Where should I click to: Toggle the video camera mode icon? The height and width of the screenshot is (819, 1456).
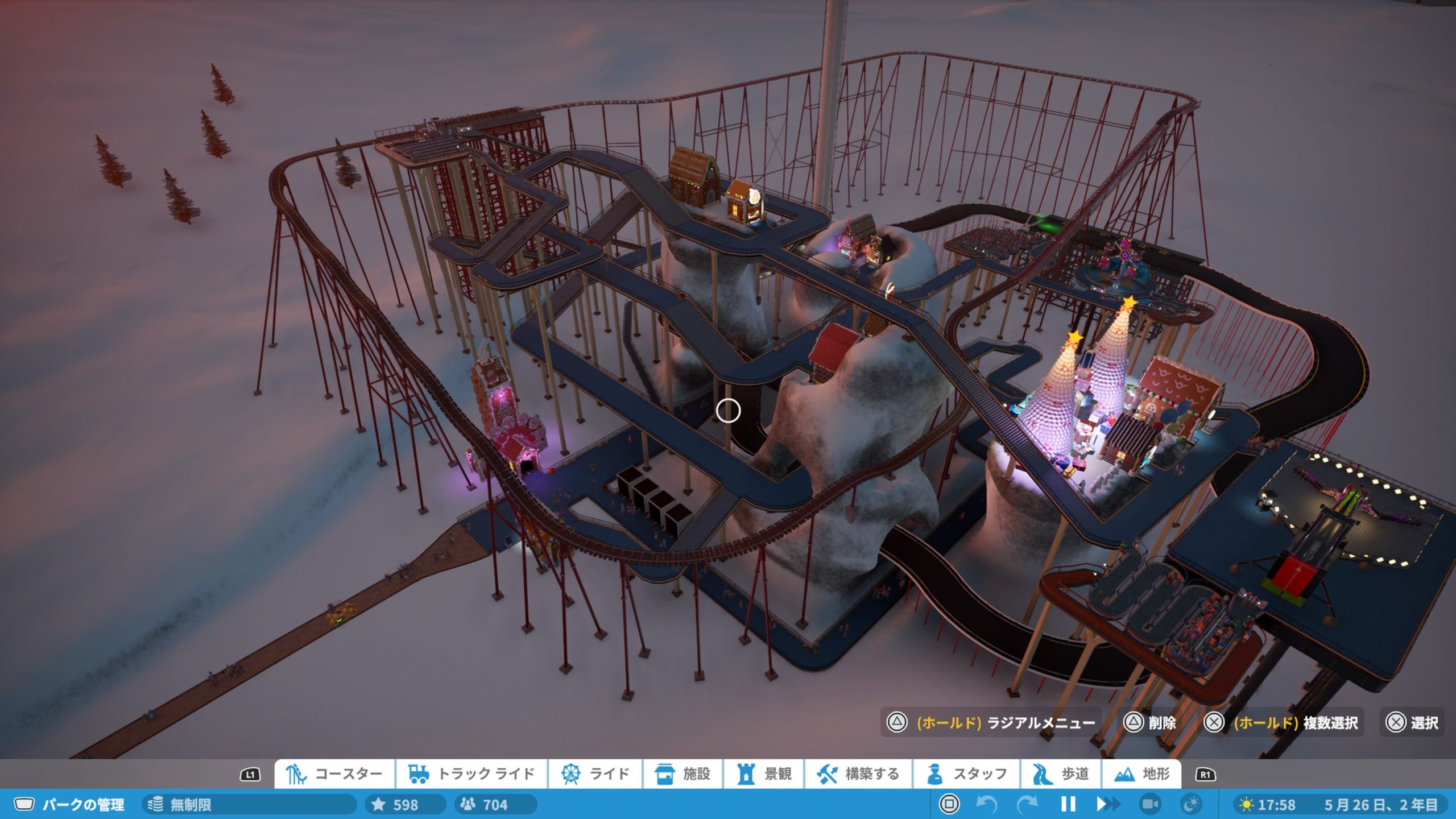point(1150,804)
